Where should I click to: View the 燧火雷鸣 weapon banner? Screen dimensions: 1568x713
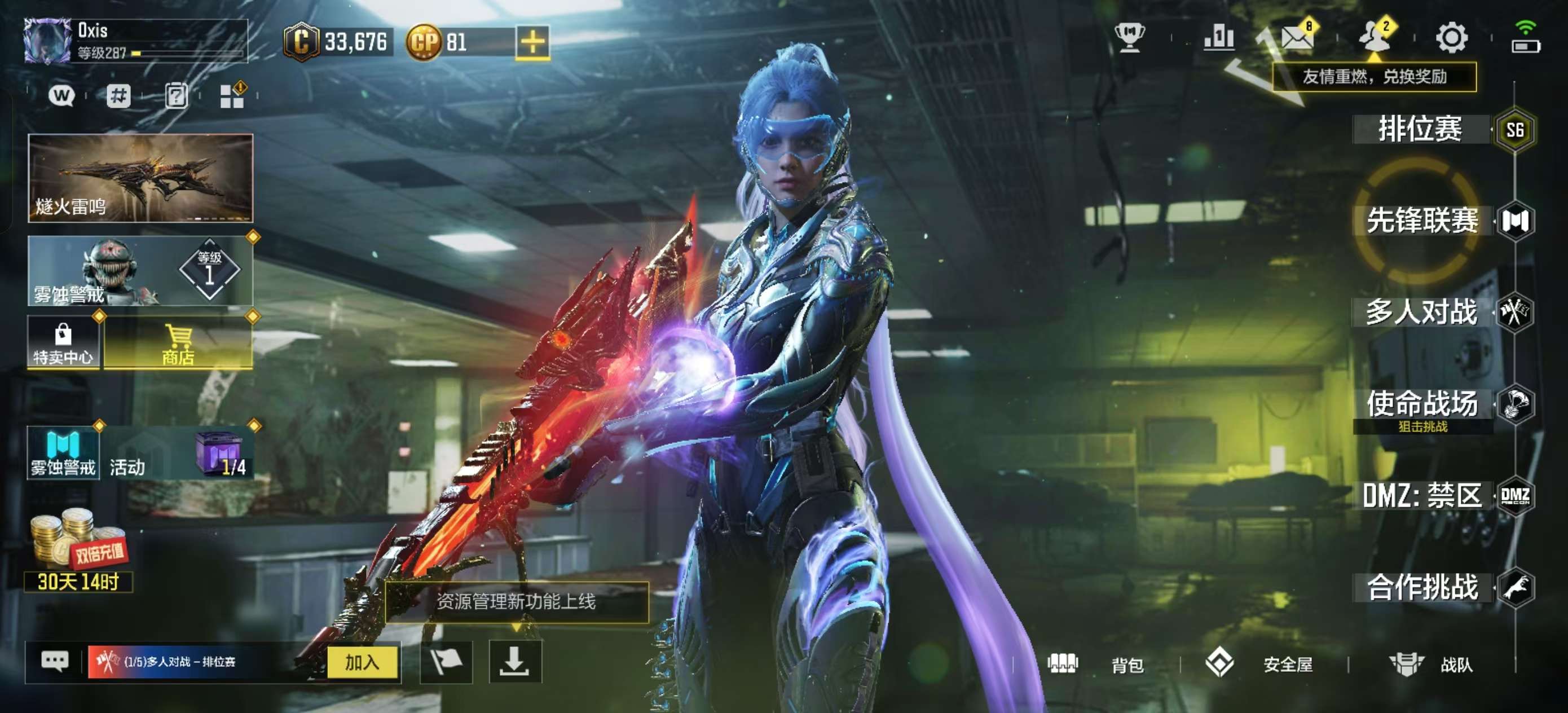pos(140,178)
